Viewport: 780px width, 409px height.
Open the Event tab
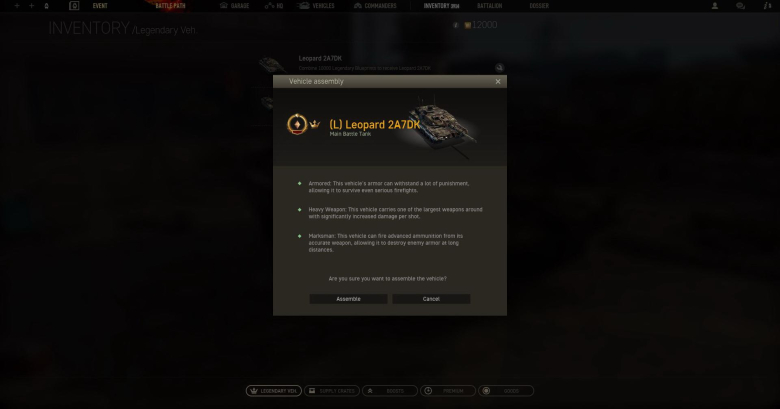click(100, 6)
